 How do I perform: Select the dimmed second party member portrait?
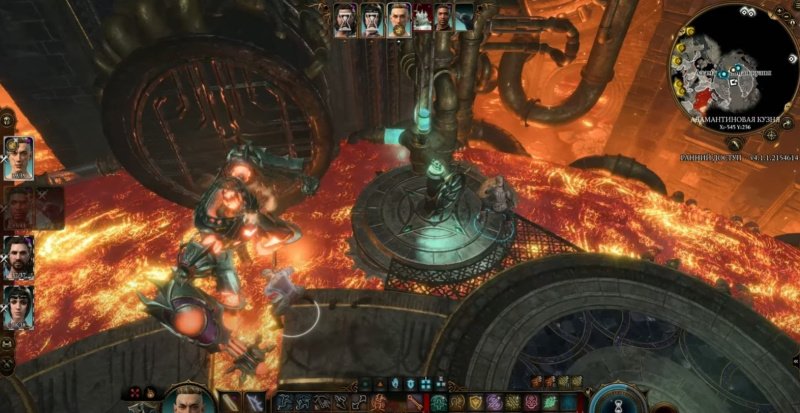point(21,207)
